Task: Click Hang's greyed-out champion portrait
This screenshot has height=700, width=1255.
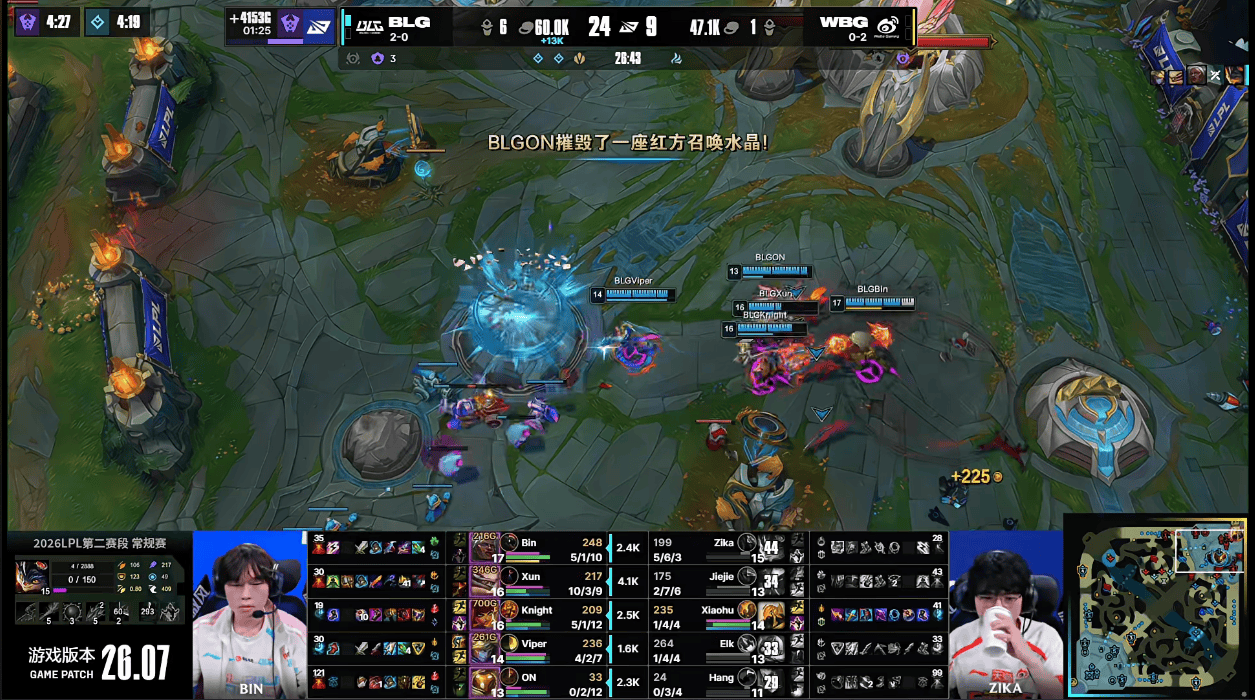Action: [769, 682]
